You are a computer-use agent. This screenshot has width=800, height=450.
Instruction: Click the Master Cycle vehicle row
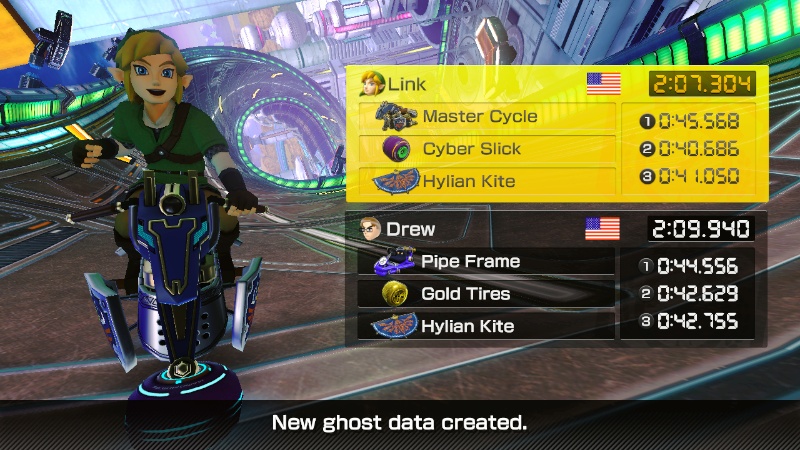tap(487, 117)
